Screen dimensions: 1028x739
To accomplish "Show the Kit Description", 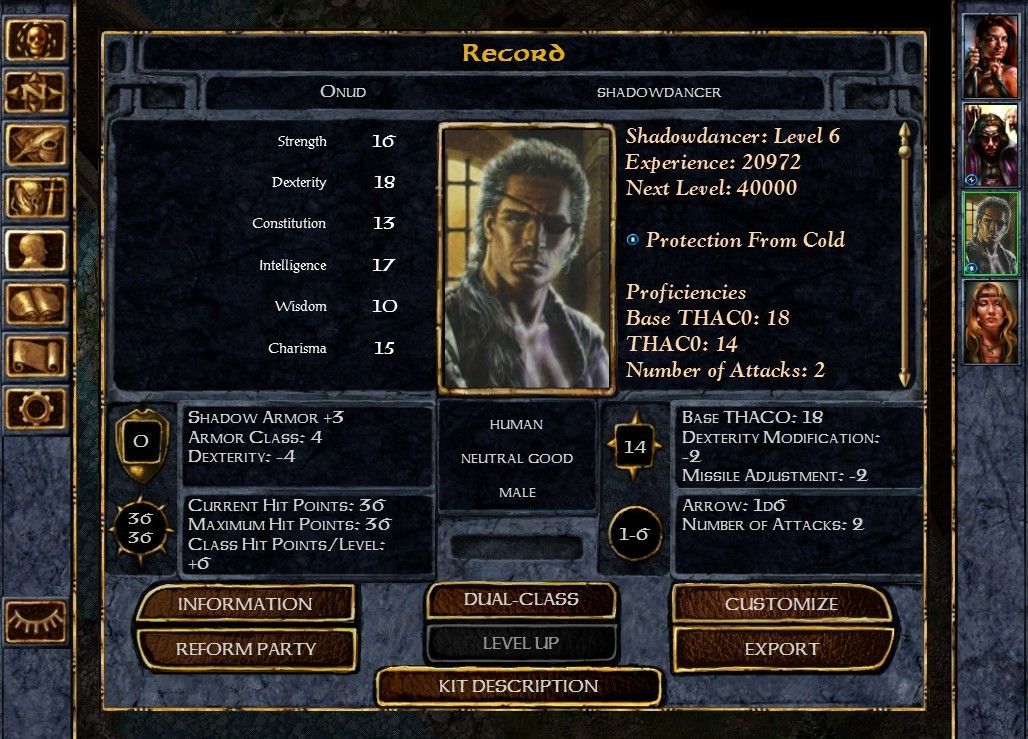I will (518, 686).
